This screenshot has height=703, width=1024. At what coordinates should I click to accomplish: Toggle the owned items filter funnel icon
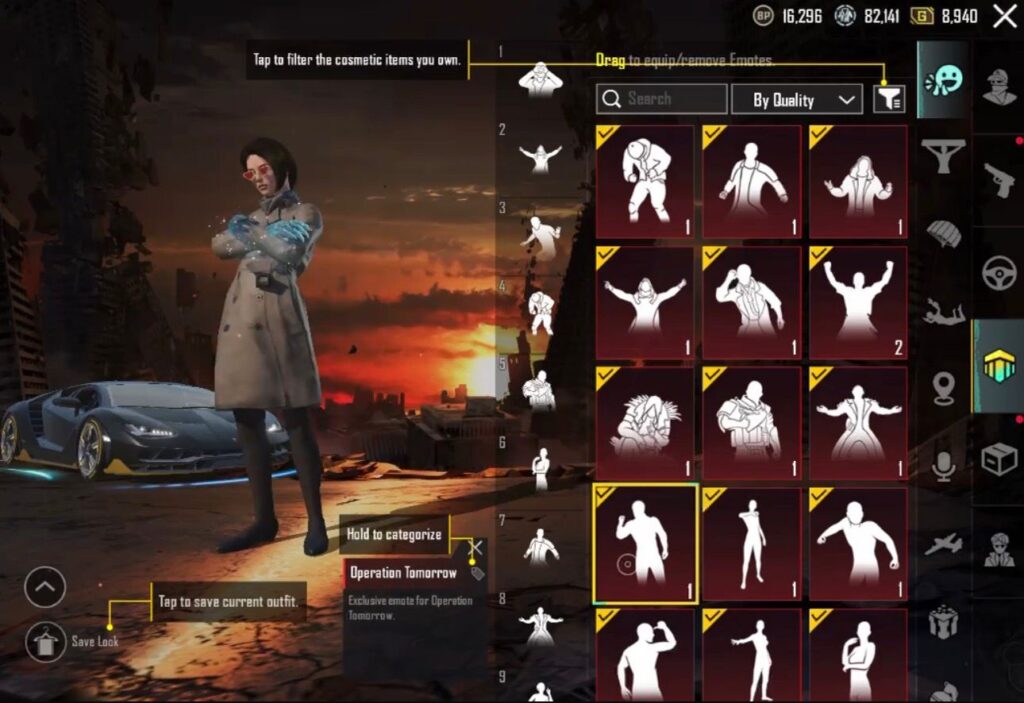coord(889,98)
